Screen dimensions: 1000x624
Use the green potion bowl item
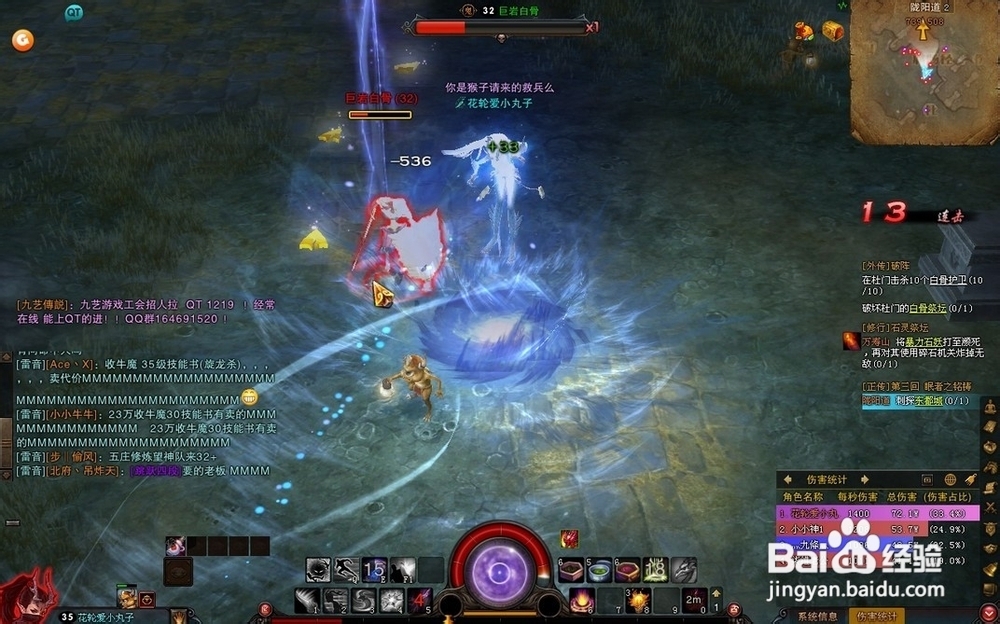599,571
